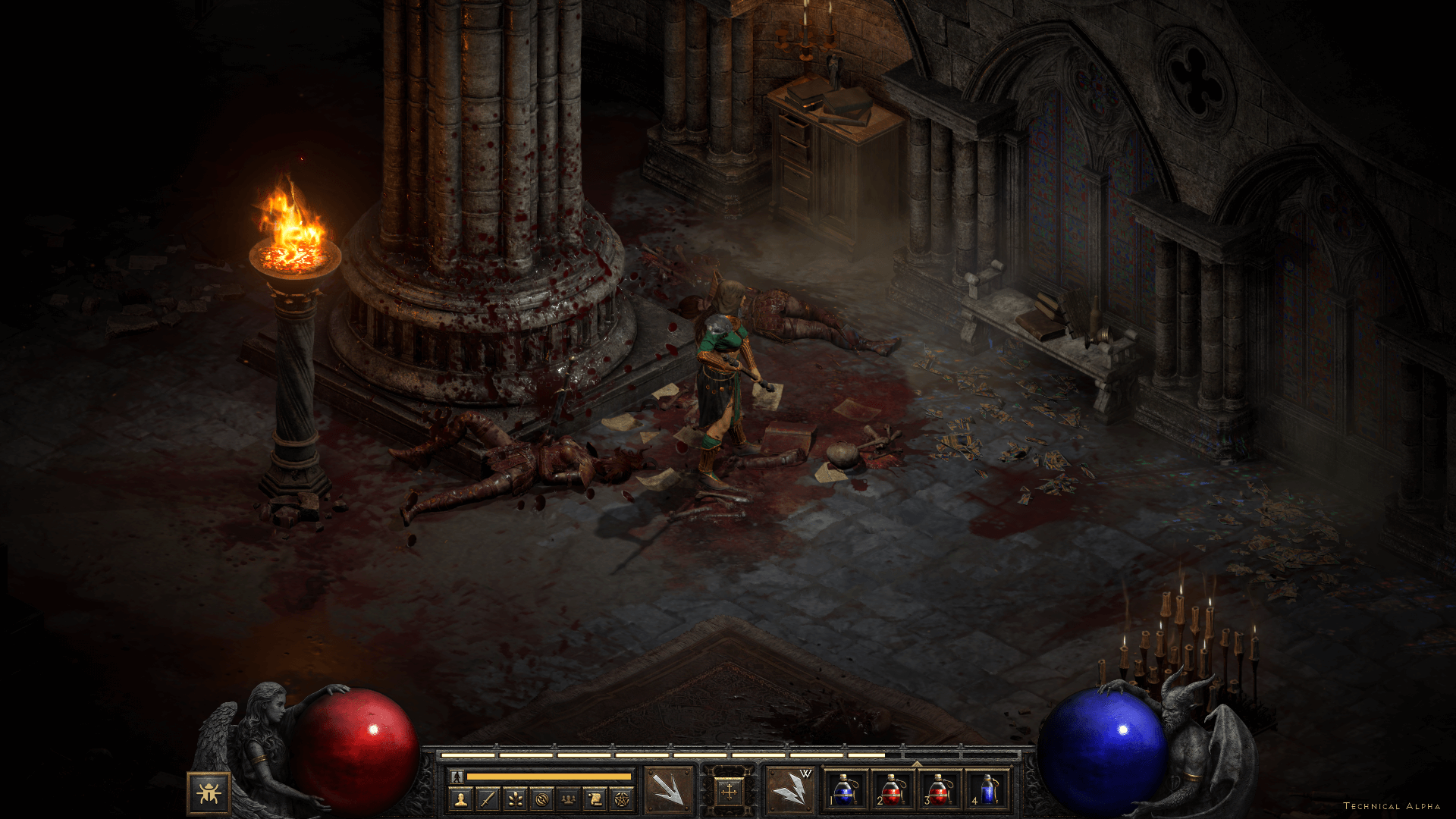Use the tall blue flask in belt slot 4
Image resolution: width=1456 pixels, height=819 pixels.
point(987,791)
